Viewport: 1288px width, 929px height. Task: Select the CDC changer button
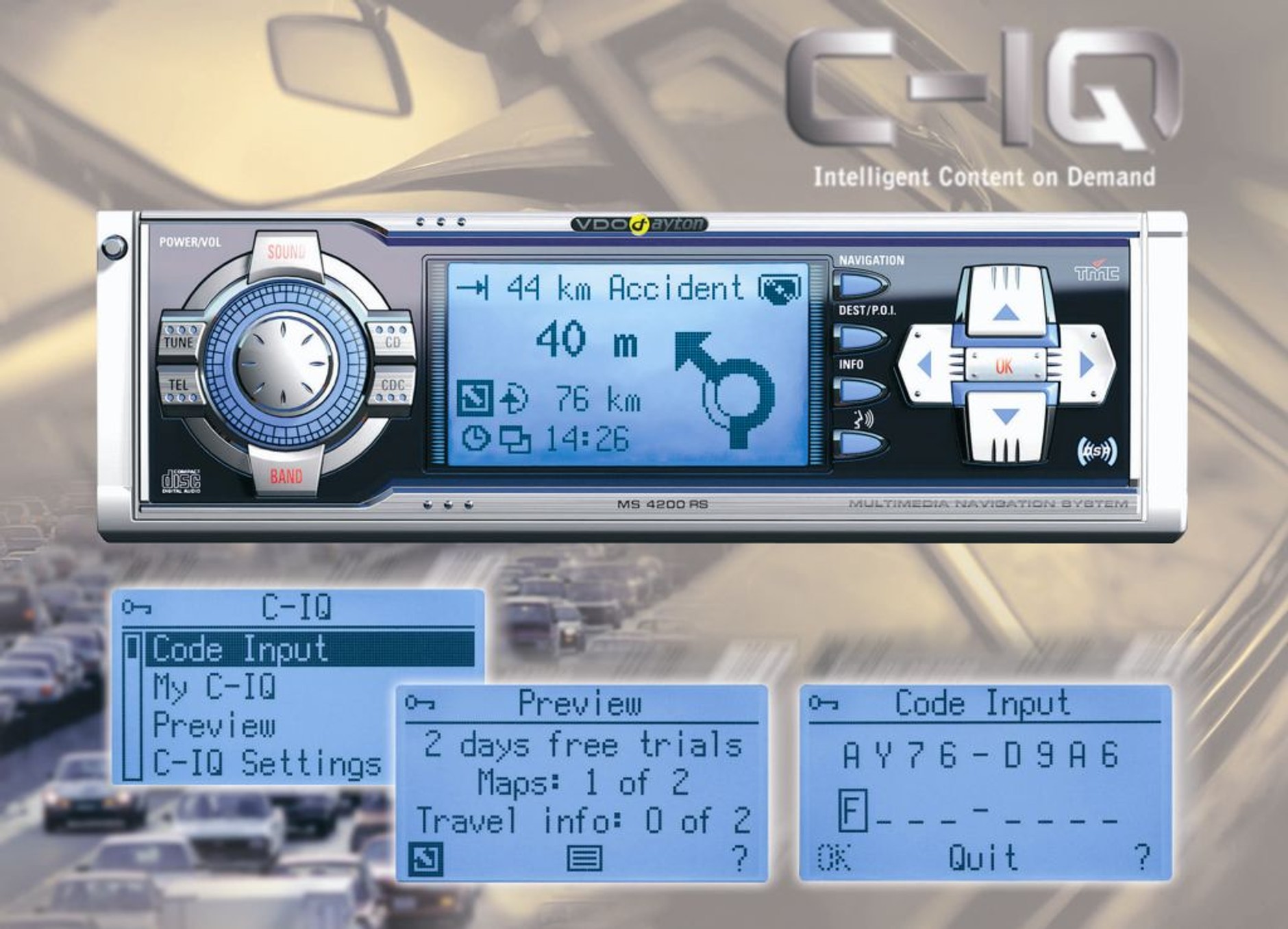click(x=392, y=388)
